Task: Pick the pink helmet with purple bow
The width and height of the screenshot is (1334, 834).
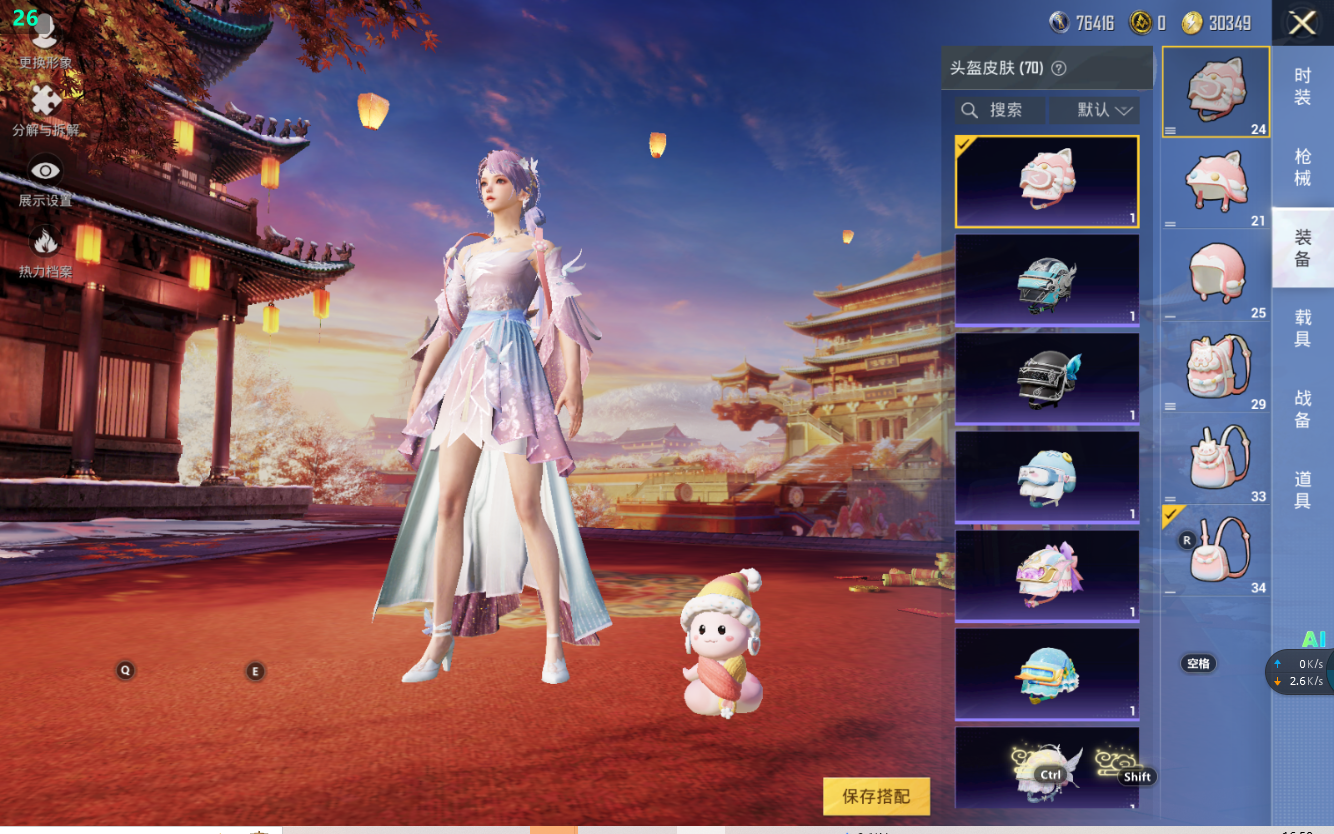Action: coord(1047,575)
